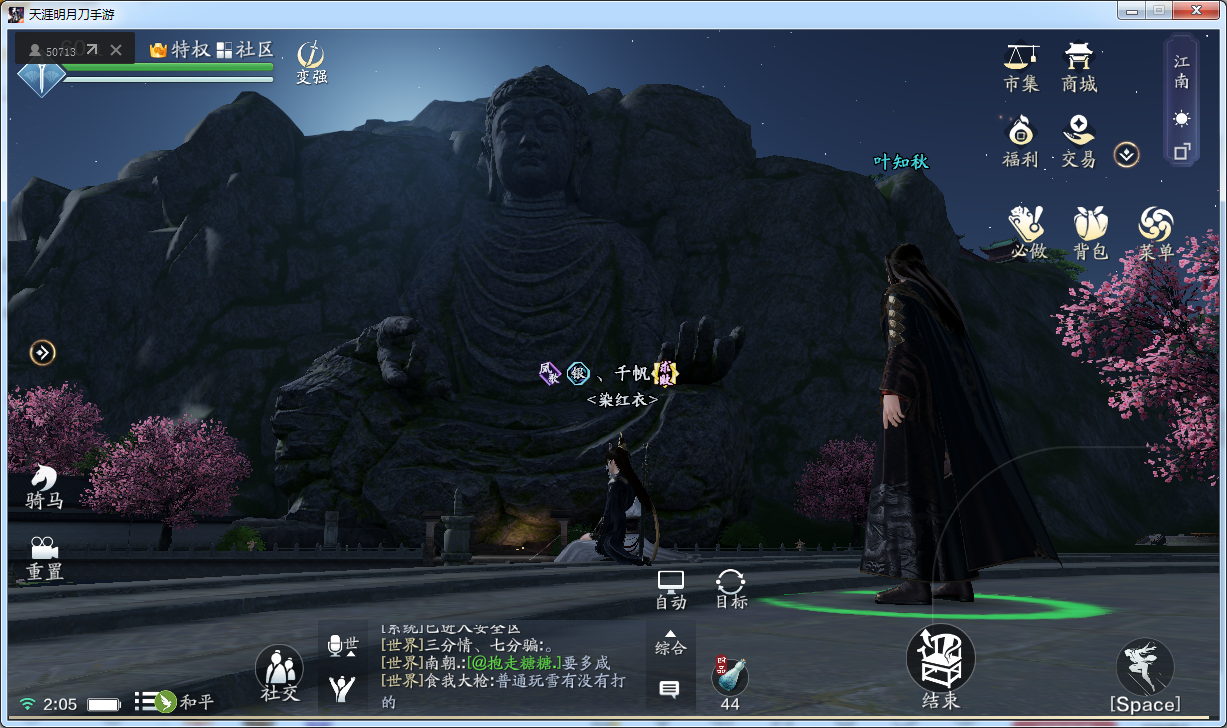Expand the hidden top icons arrow
This screenshot has width=1227, height=728.
tap(1127, 154)
